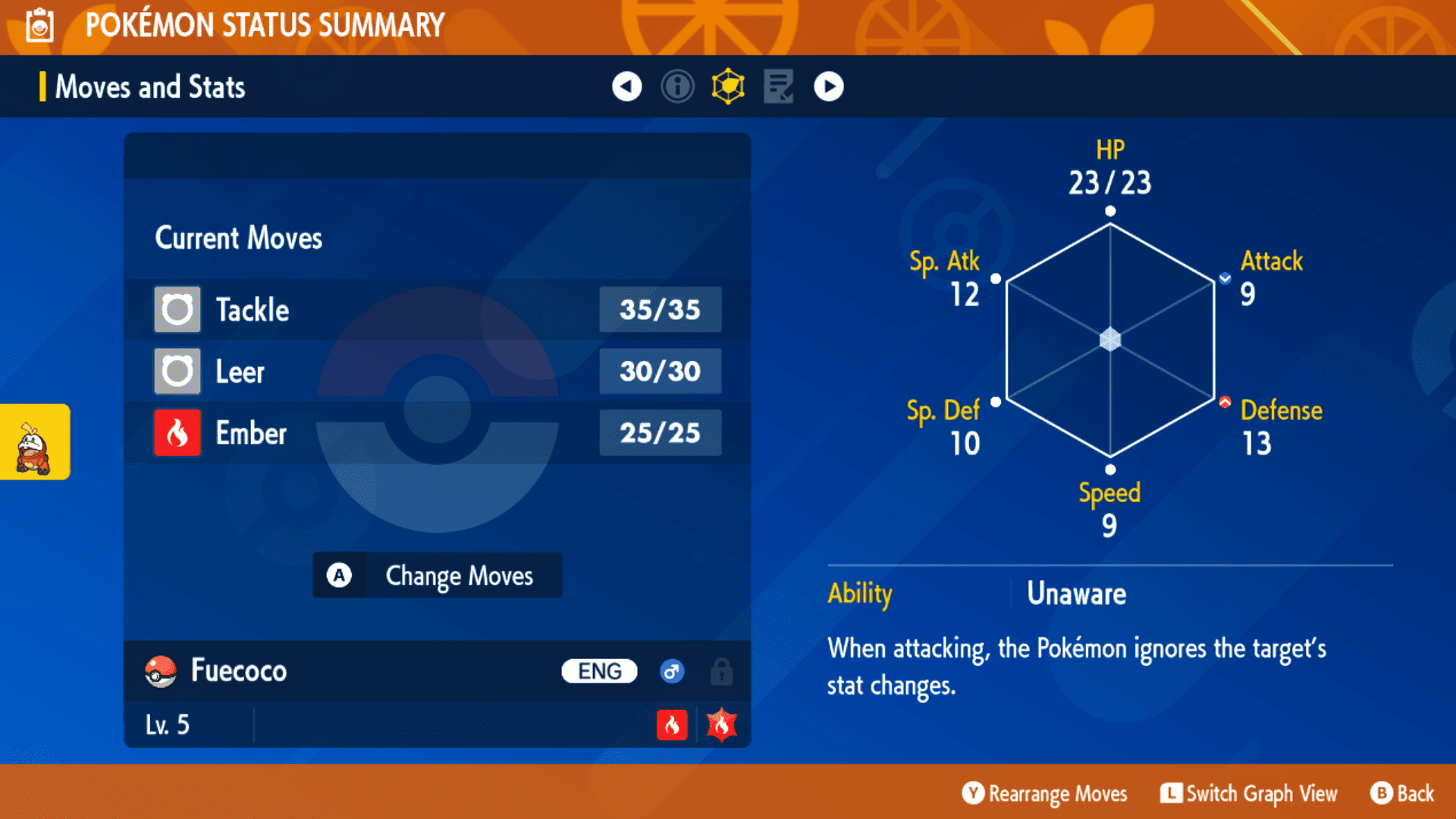Click Ember's 25/25 PP bar
1456x819 pixels.
[x=660, y=432]
